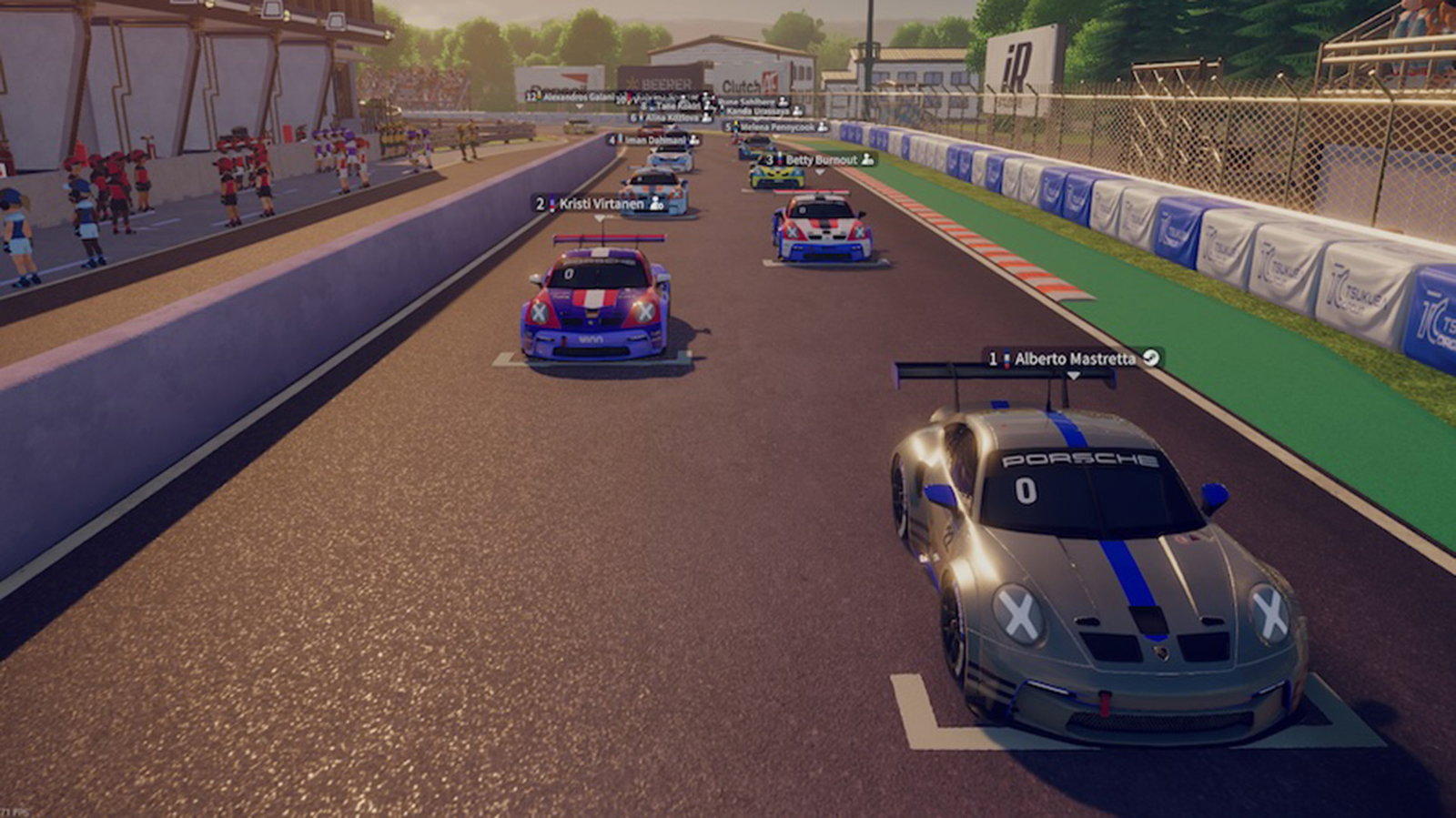Click the flag icon on Kristi Virtanen's nameplate
The height and width of the screenshot is (818, 1456).
(x=551, y=205)
